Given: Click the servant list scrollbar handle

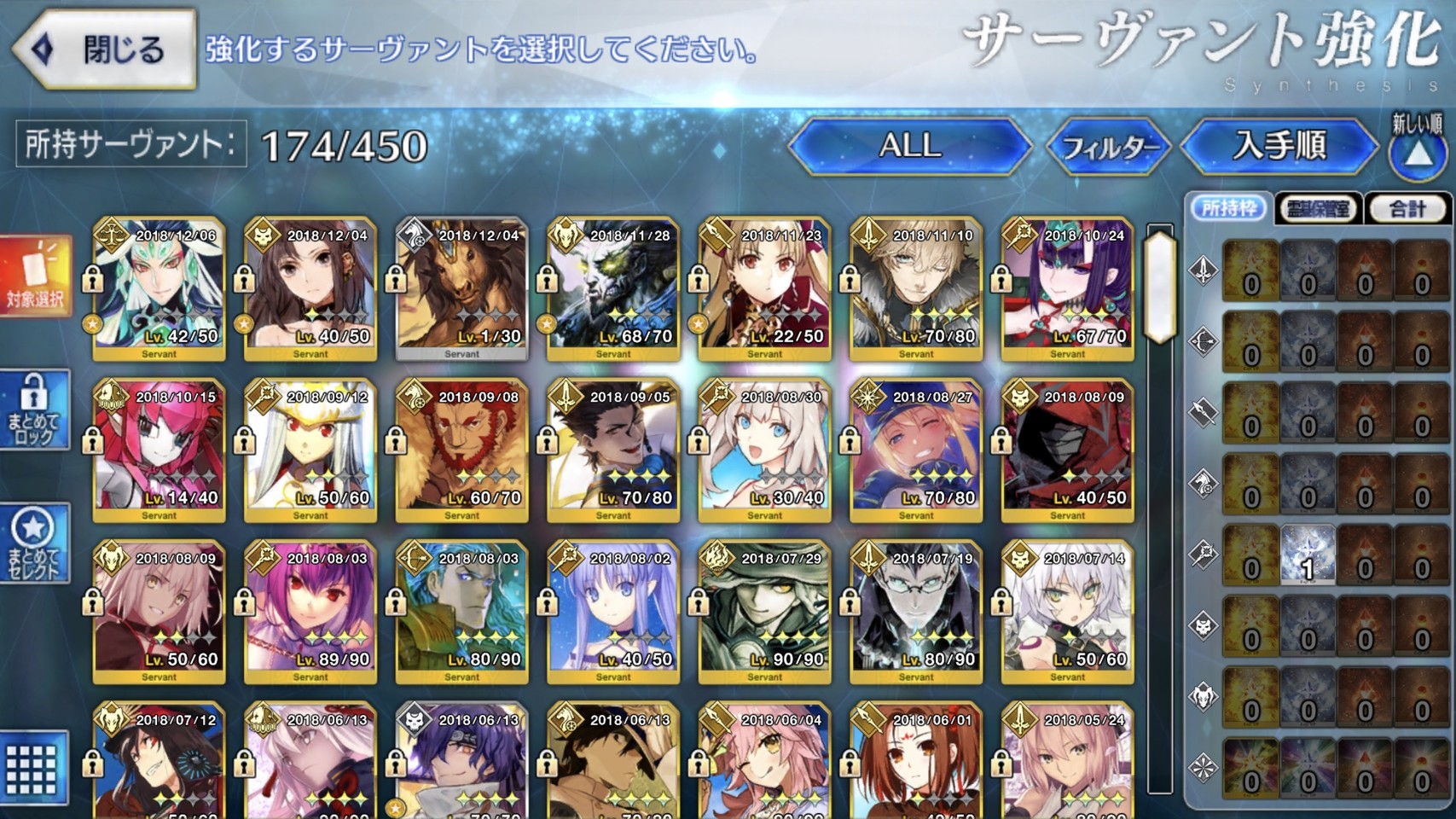Looking at the screenshot, I should pos(1160,287).
